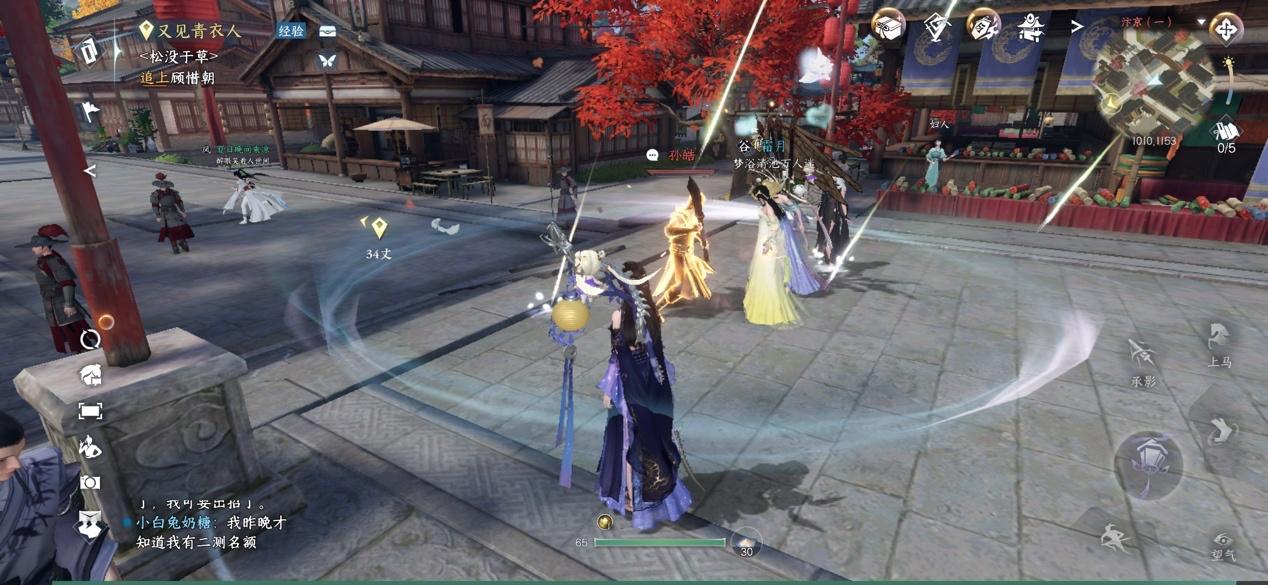Expand the top icon row with the arrow

point(1077,27)
